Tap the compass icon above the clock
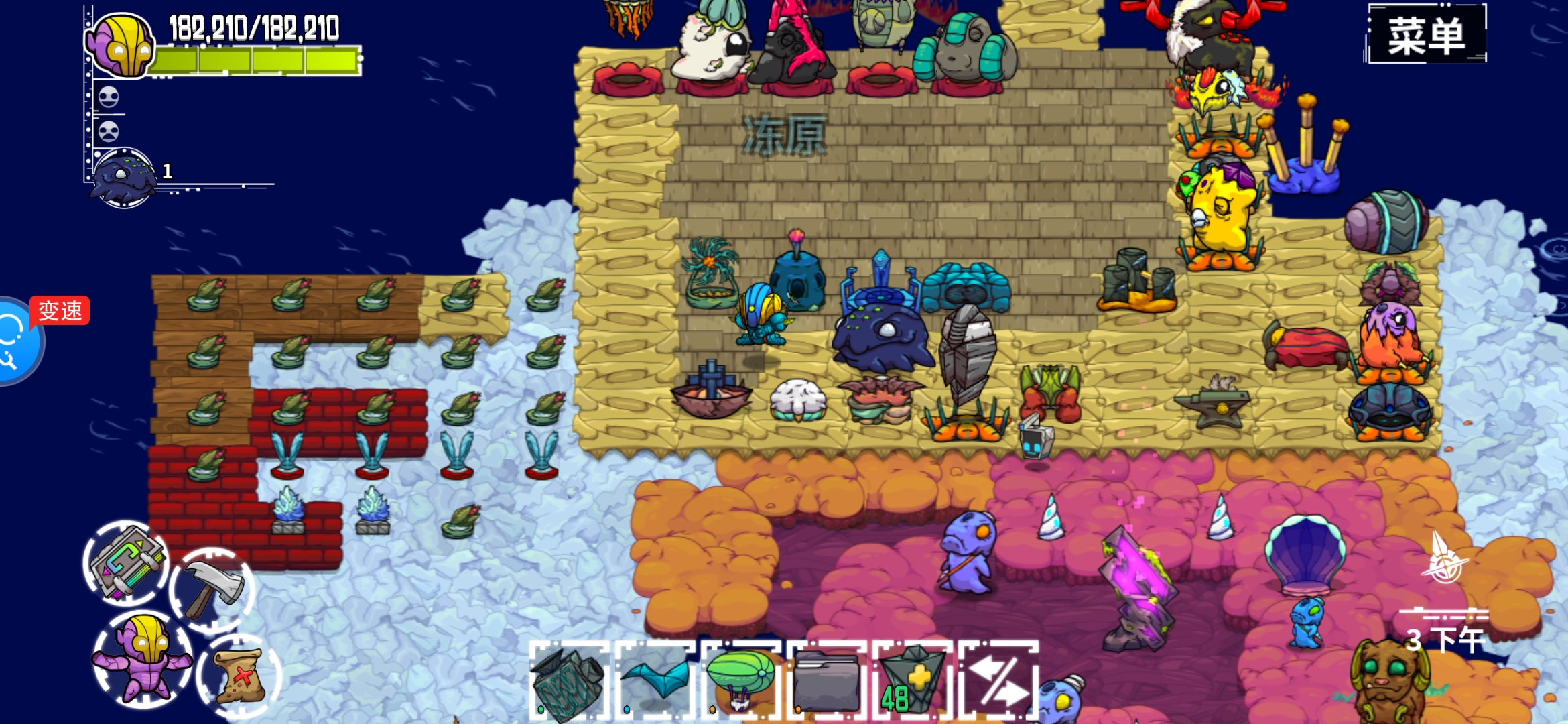 (x=1445, y=559)
